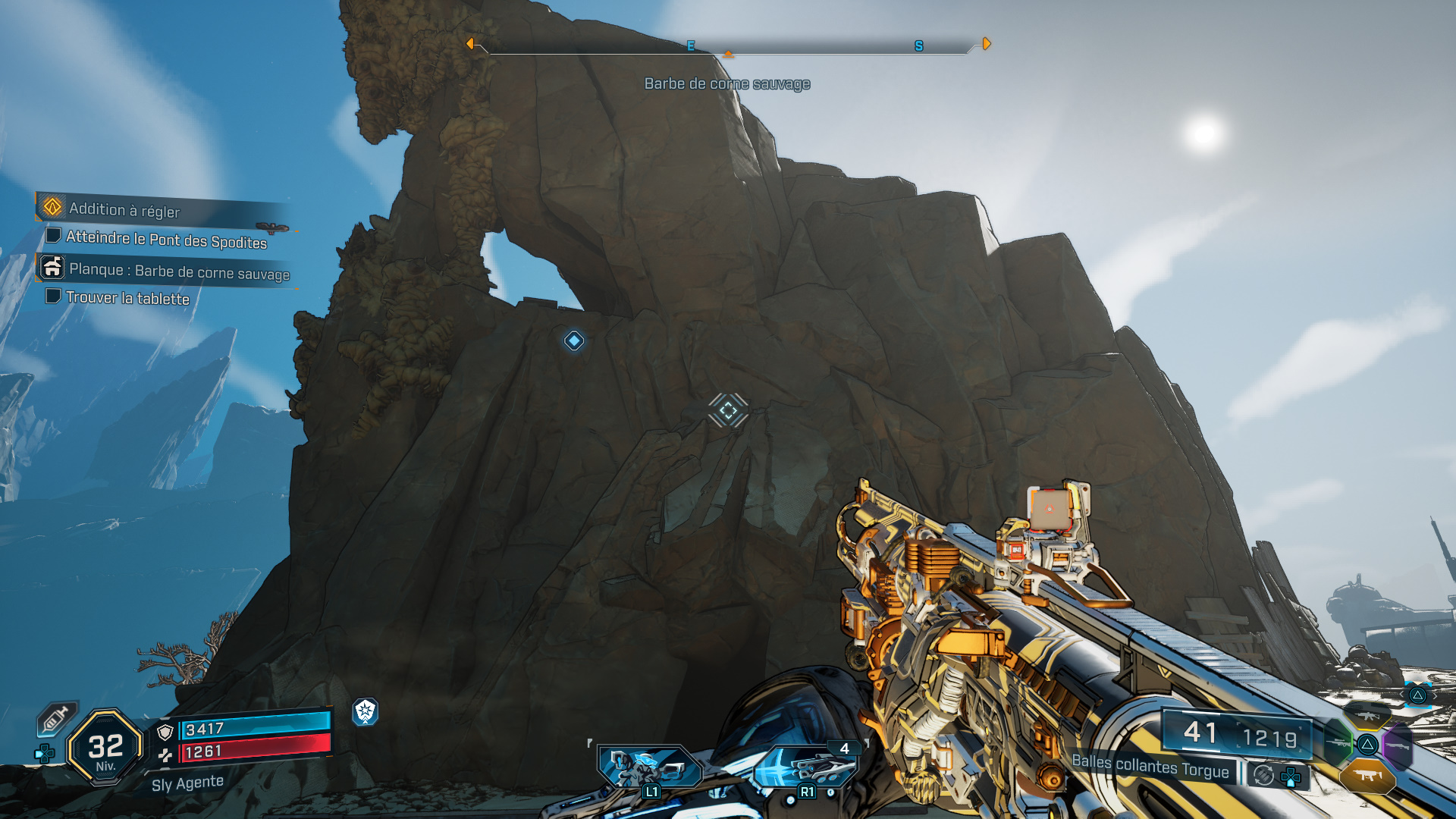Open the Guardian Rank badge icon

click(x=367, y=713)
